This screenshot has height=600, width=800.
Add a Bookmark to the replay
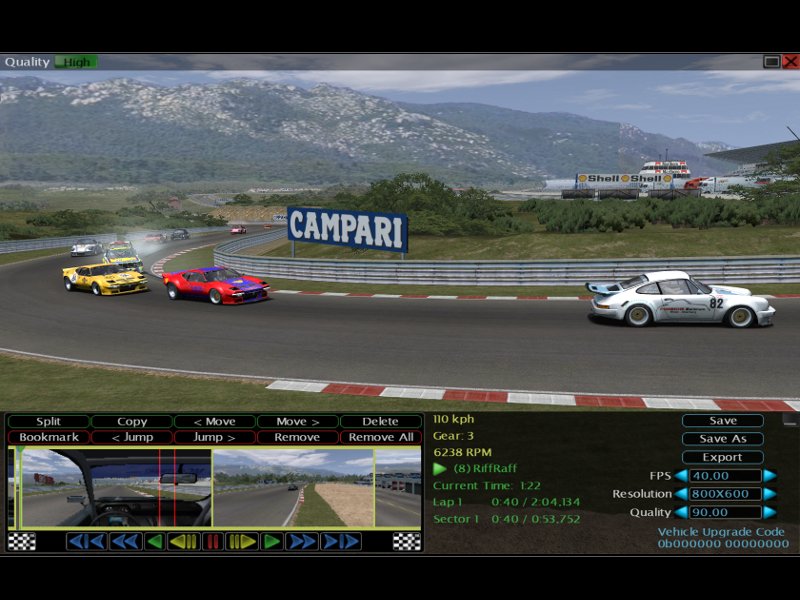[x=48, y=437]
